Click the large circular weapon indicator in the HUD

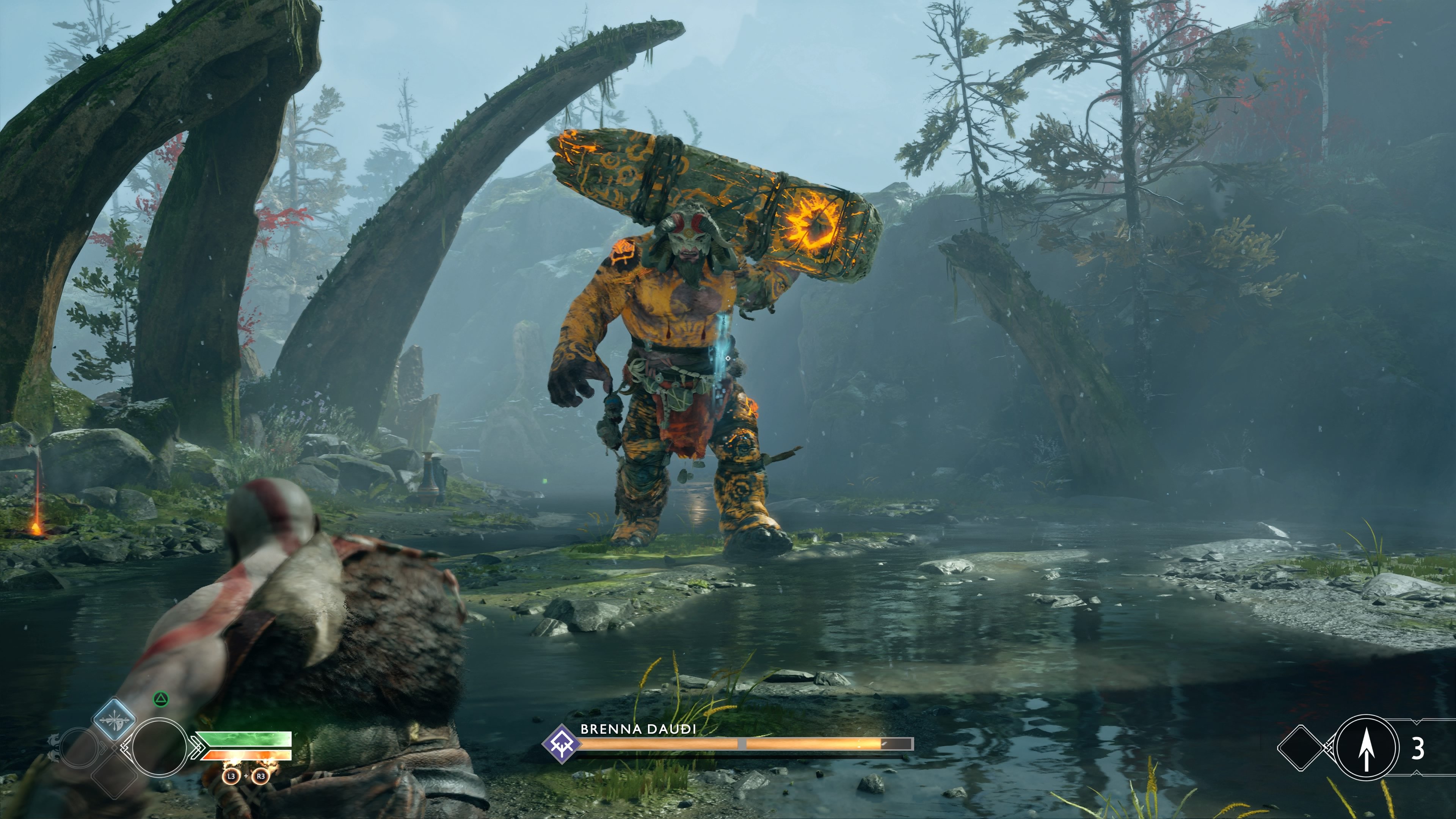pos(160,747)
